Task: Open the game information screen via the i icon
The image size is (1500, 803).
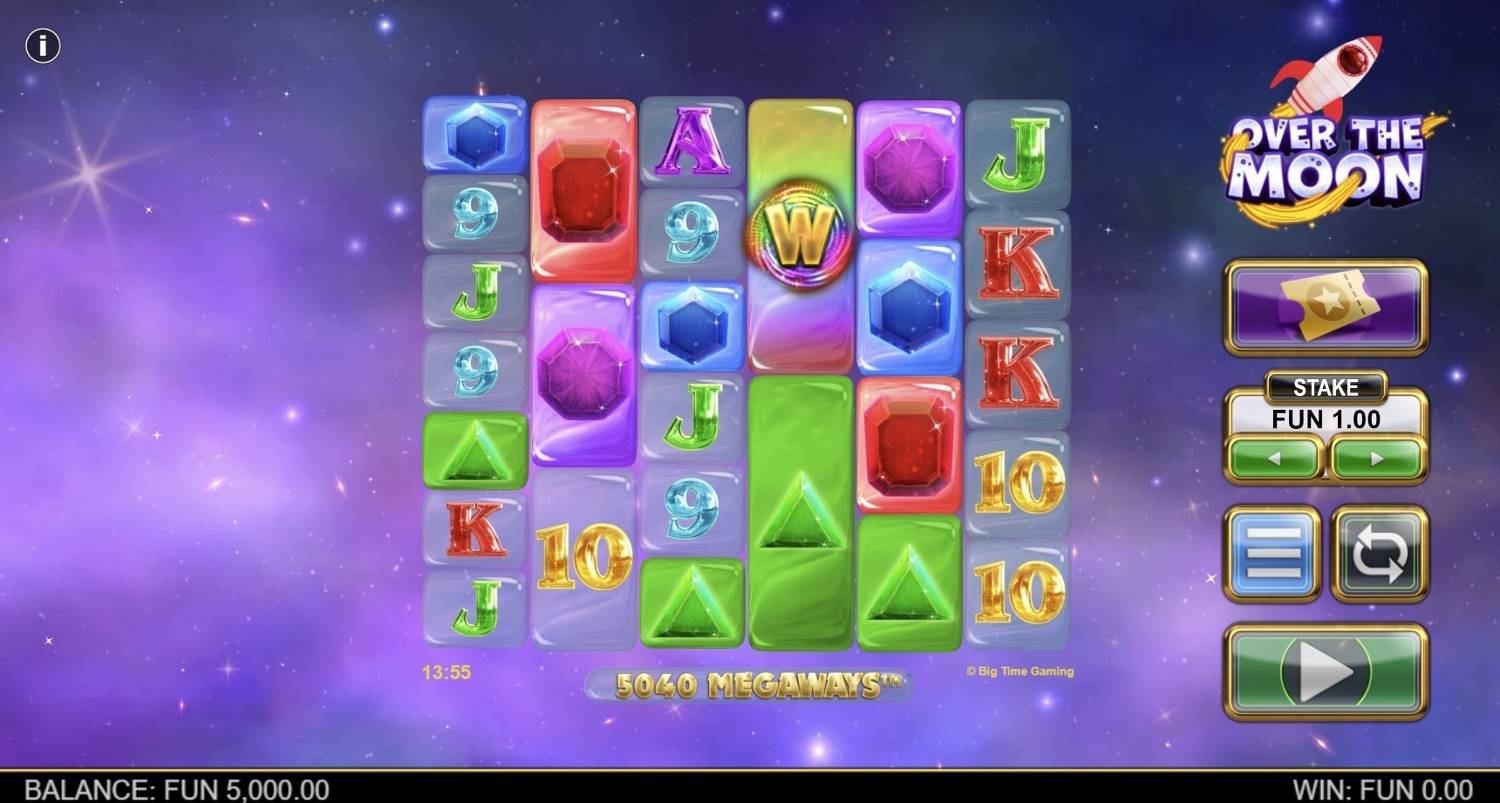Action: [42, 45]
